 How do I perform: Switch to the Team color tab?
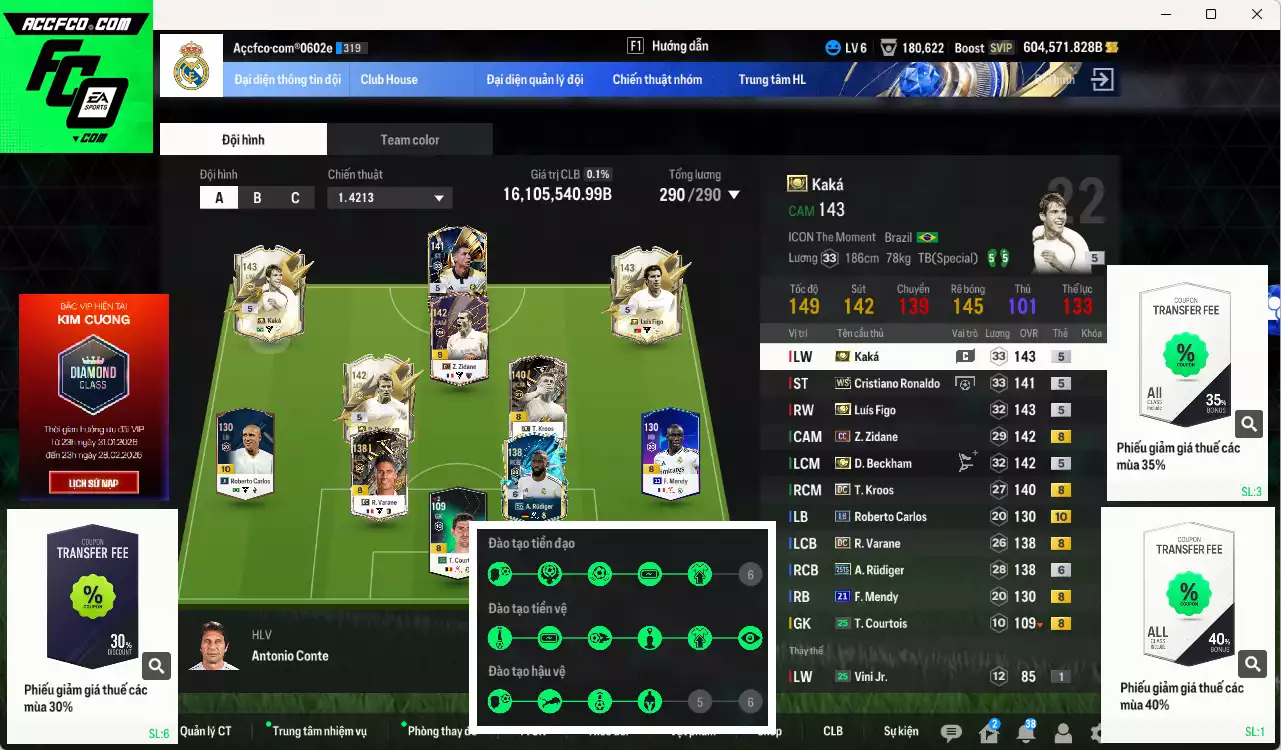point(409,139)
